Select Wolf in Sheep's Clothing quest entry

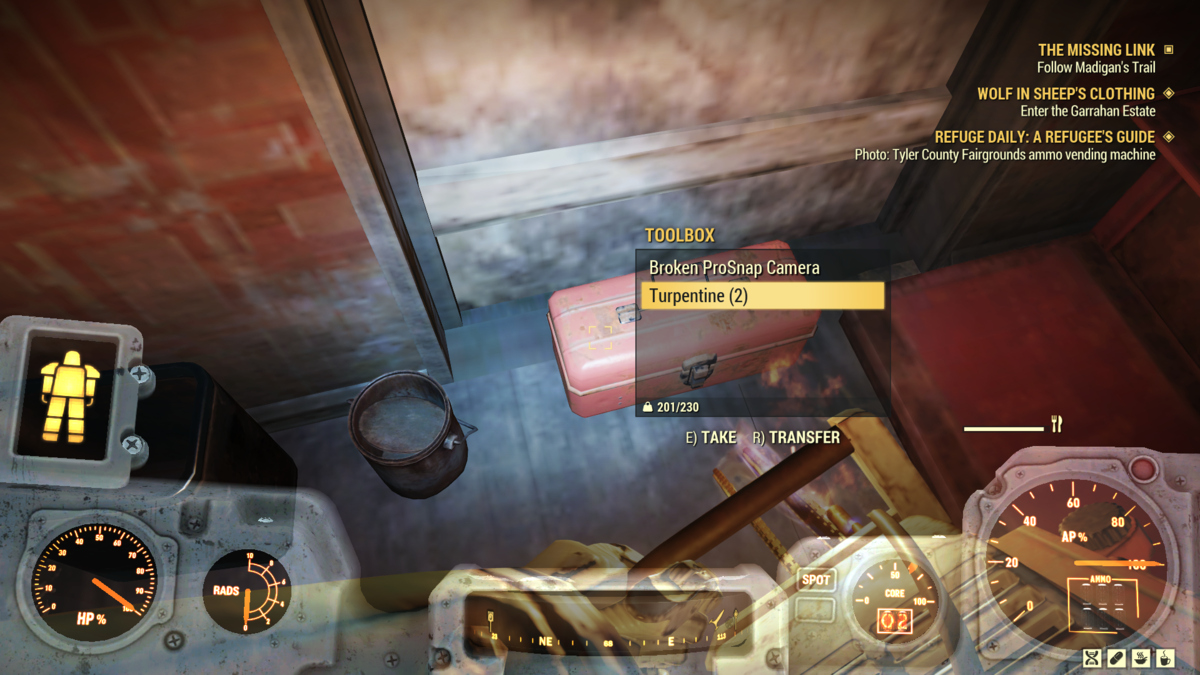click(x=1065, y=94)
